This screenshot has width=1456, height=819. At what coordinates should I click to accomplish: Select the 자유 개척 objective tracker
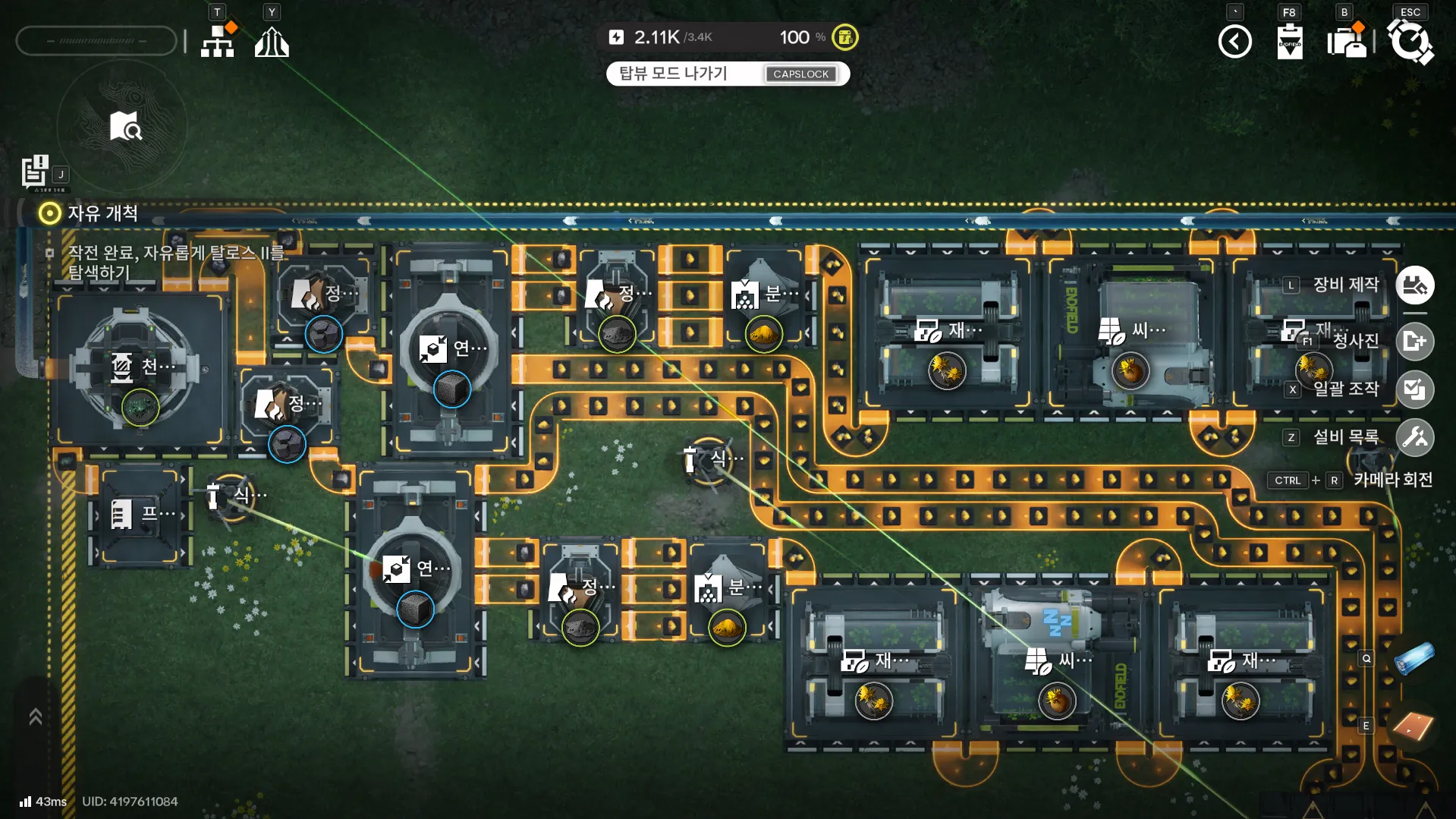91,213
